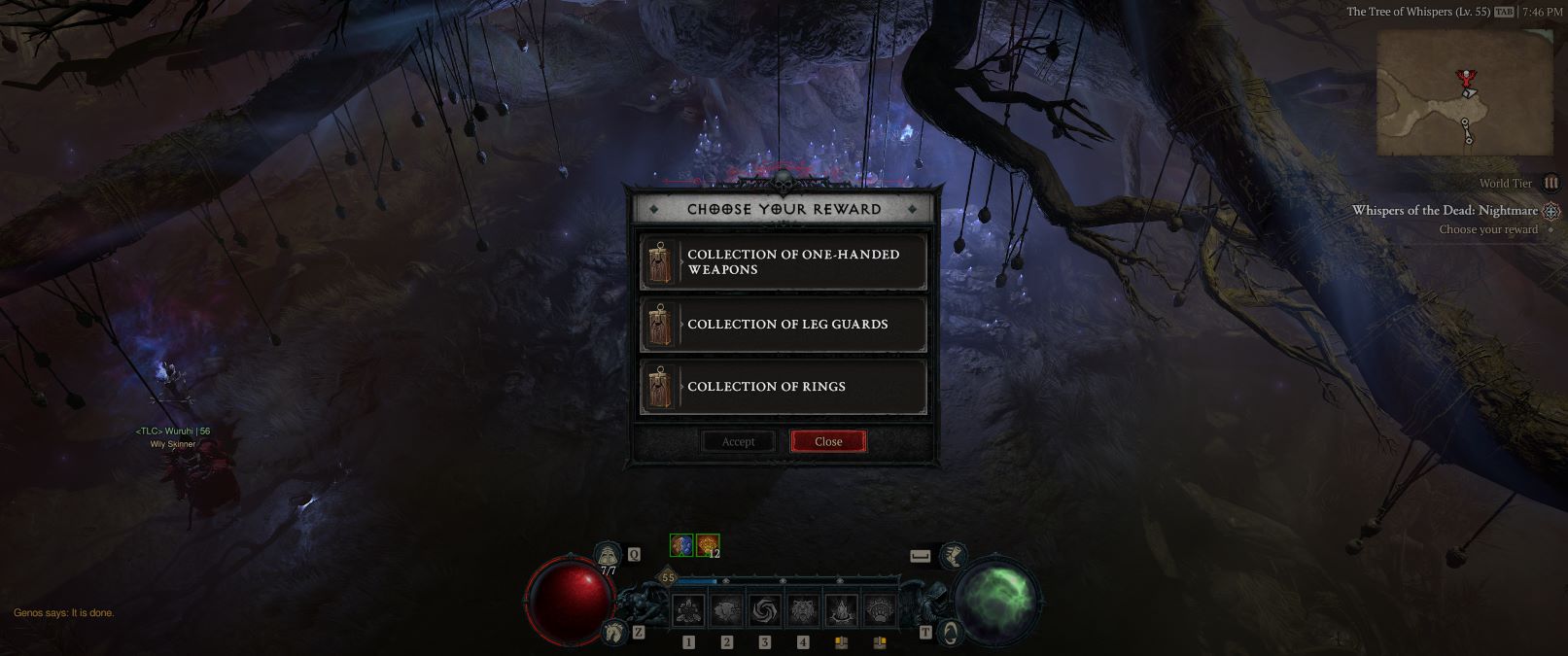Summon the mount via horse head icon
Screen dimensions: 1568x656
coord(612,633)
